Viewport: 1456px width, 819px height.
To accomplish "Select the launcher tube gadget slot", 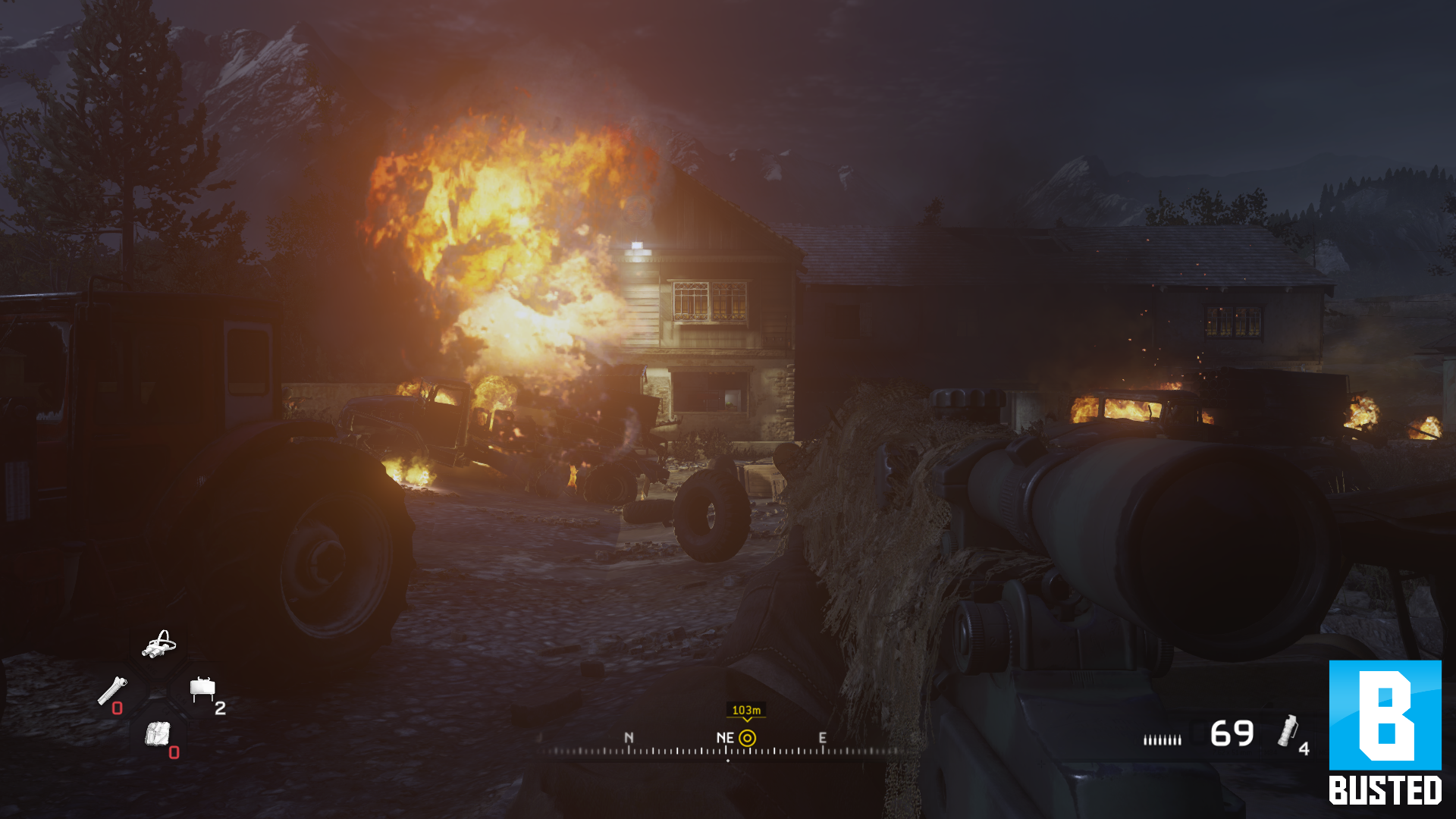I will [112, 691].
